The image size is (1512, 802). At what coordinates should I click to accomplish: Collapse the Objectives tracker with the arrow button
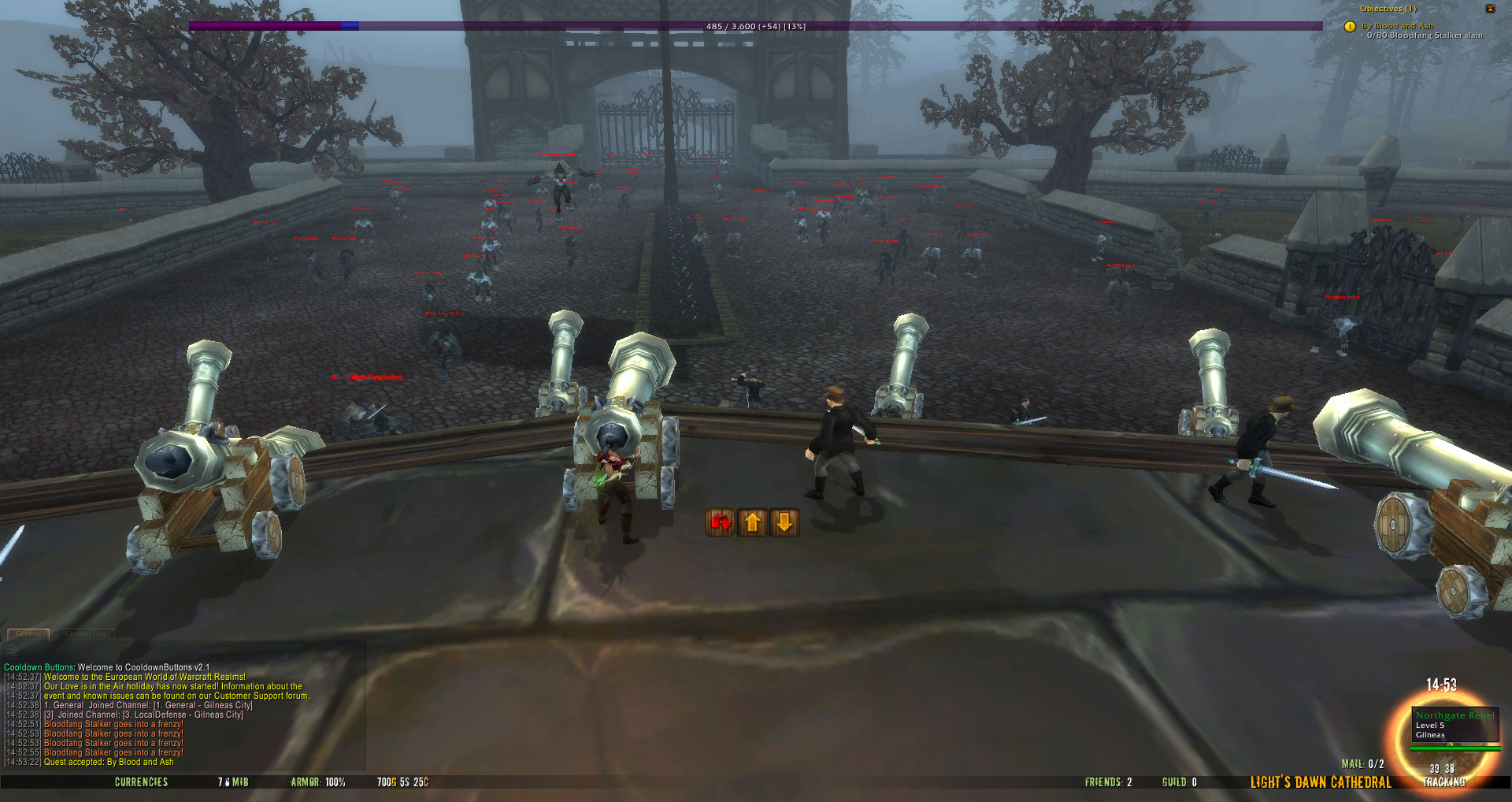1490,9
